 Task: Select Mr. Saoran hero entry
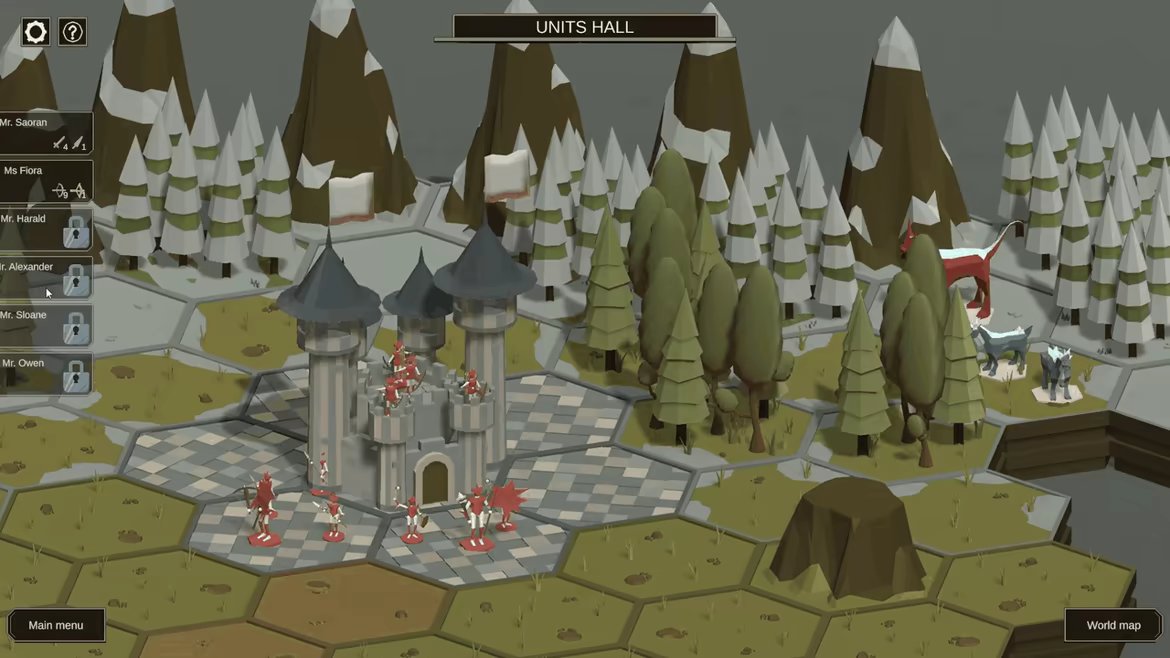(45, 132)
